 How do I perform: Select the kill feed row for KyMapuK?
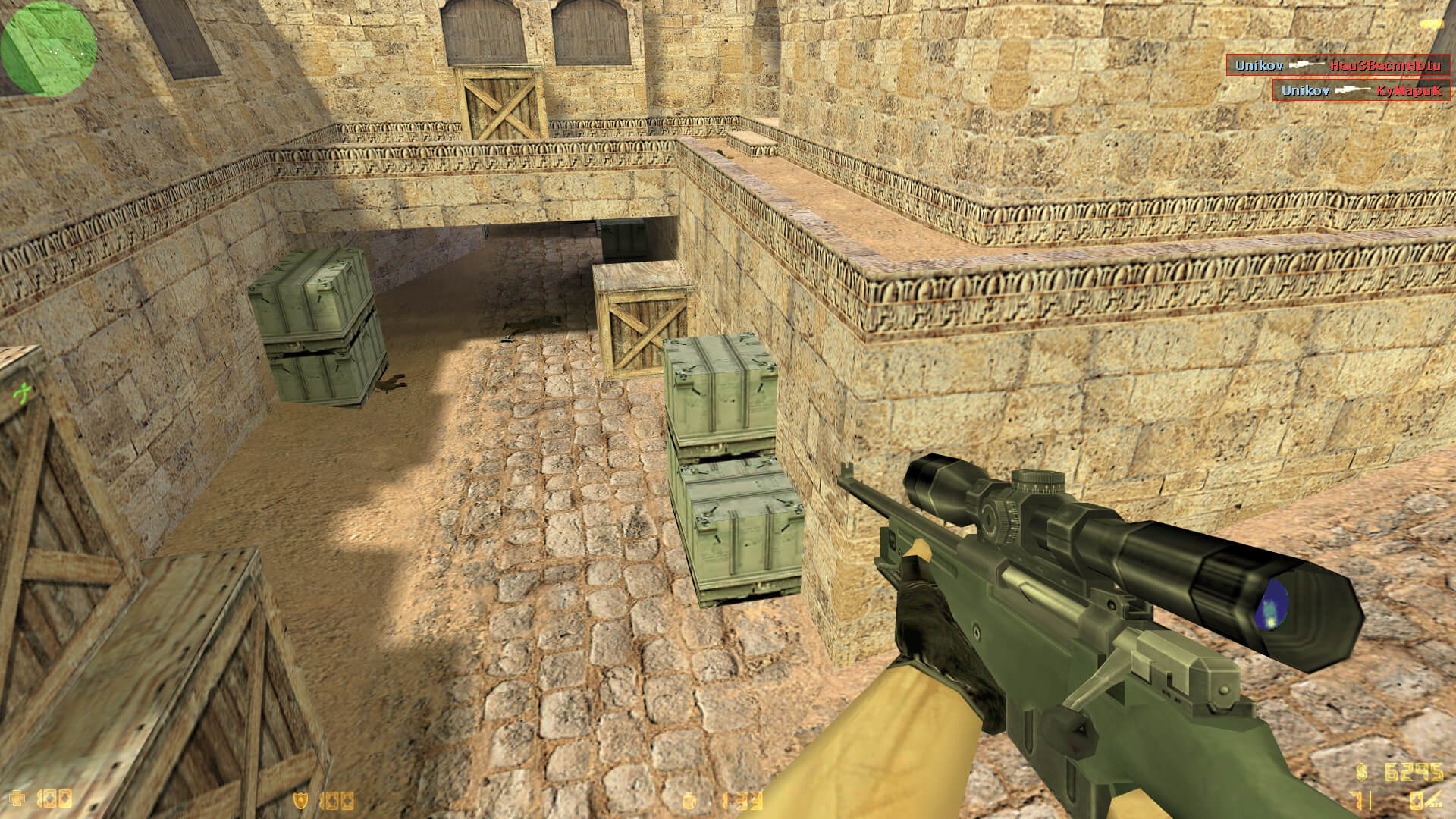[1360, 90]
